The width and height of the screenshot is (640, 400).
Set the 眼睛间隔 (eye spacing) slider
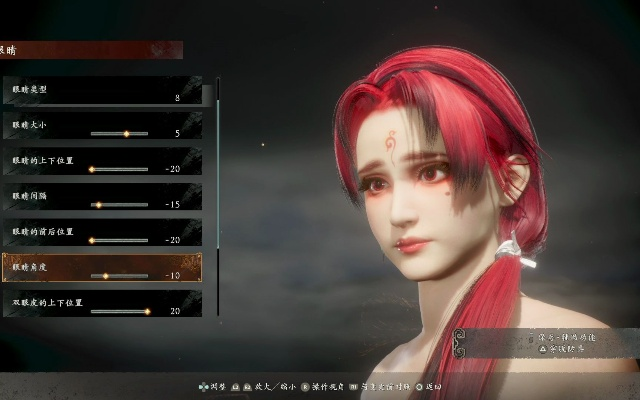coord(119,204)
